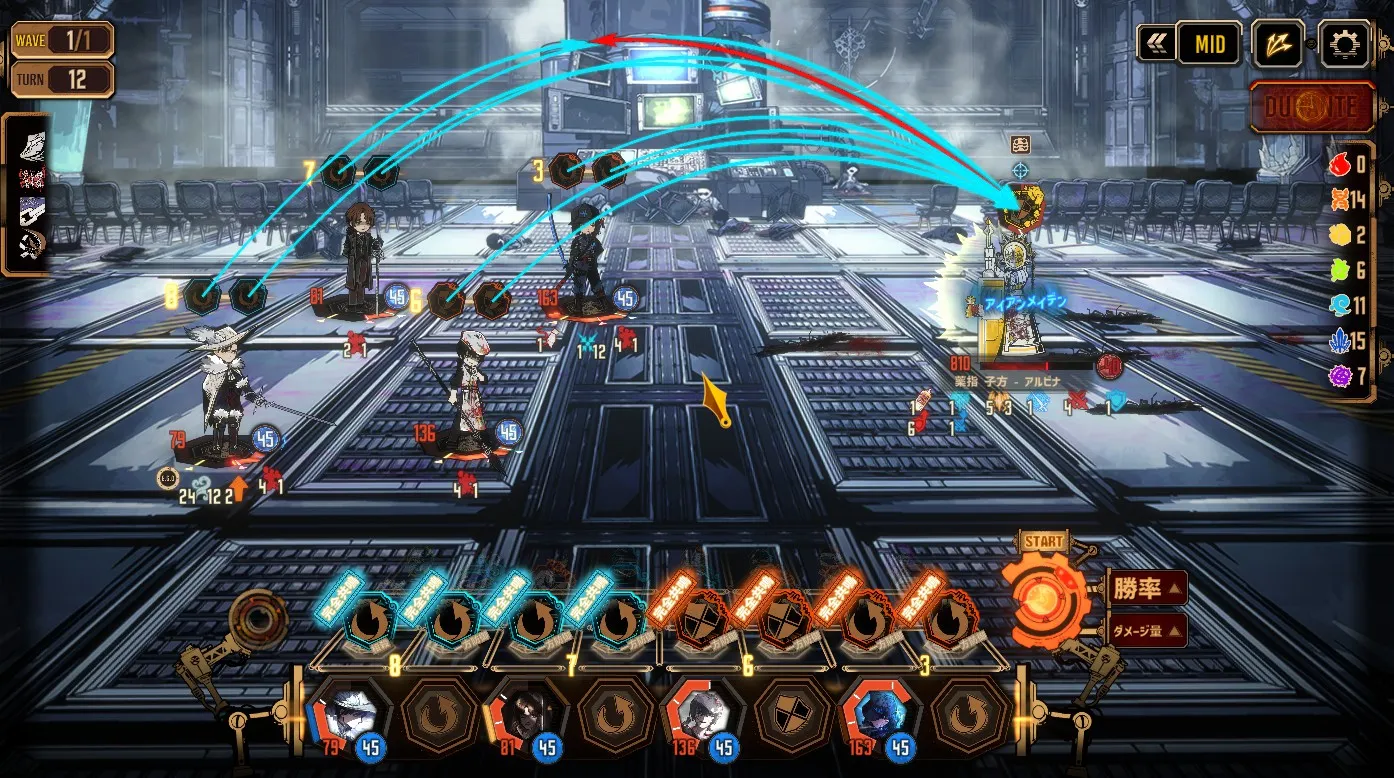This screenshot has width=1394, height=778.
Task: Inspect the hammer and sickle icon
Action: [31, 245]
